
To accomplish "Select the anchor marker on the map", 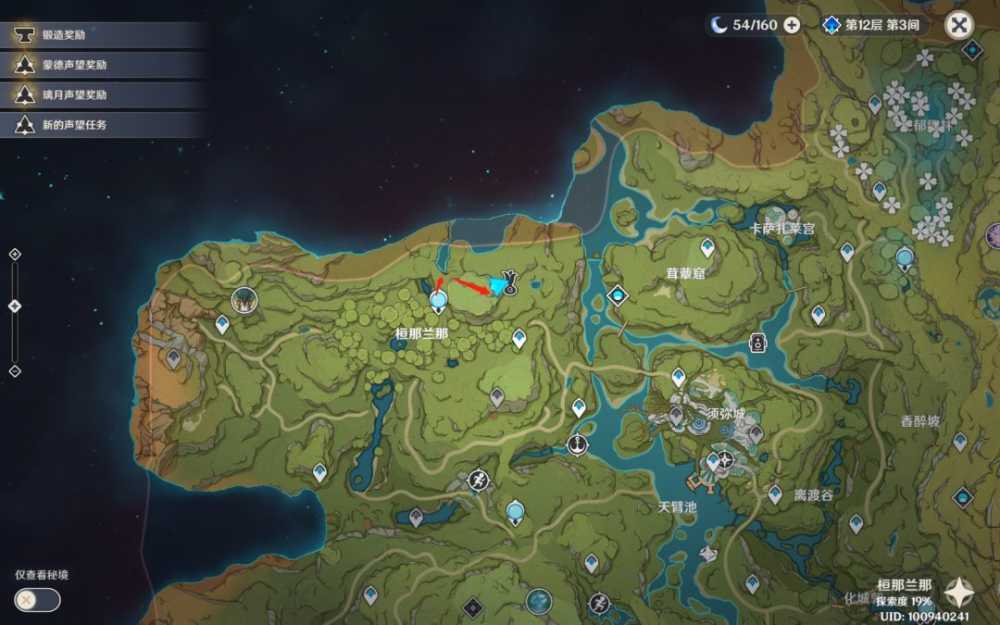I will point(576,444).
